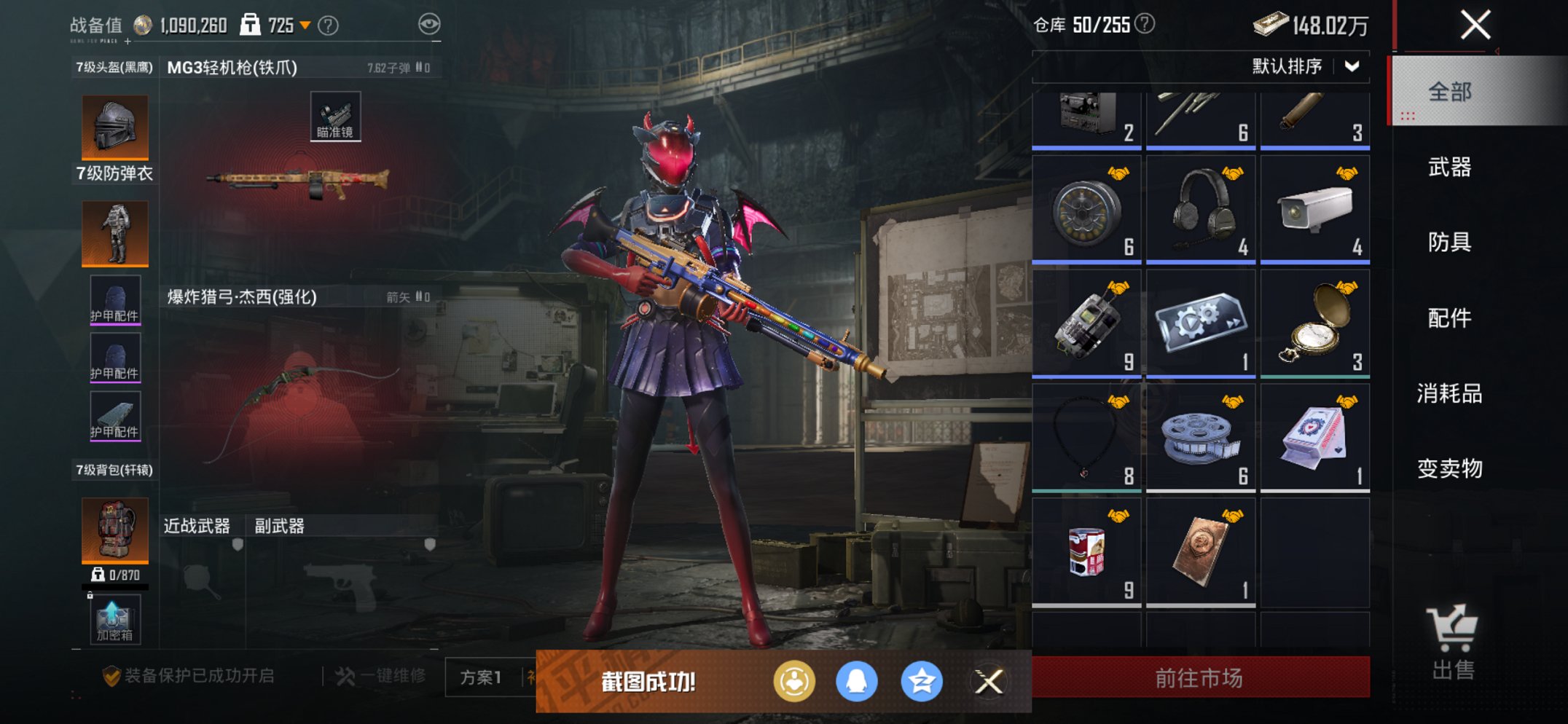The height and width of the screenshot is (724, 1568).
Task: Select the 7级背包(轩辕) backpack icon
Action: 114,531
